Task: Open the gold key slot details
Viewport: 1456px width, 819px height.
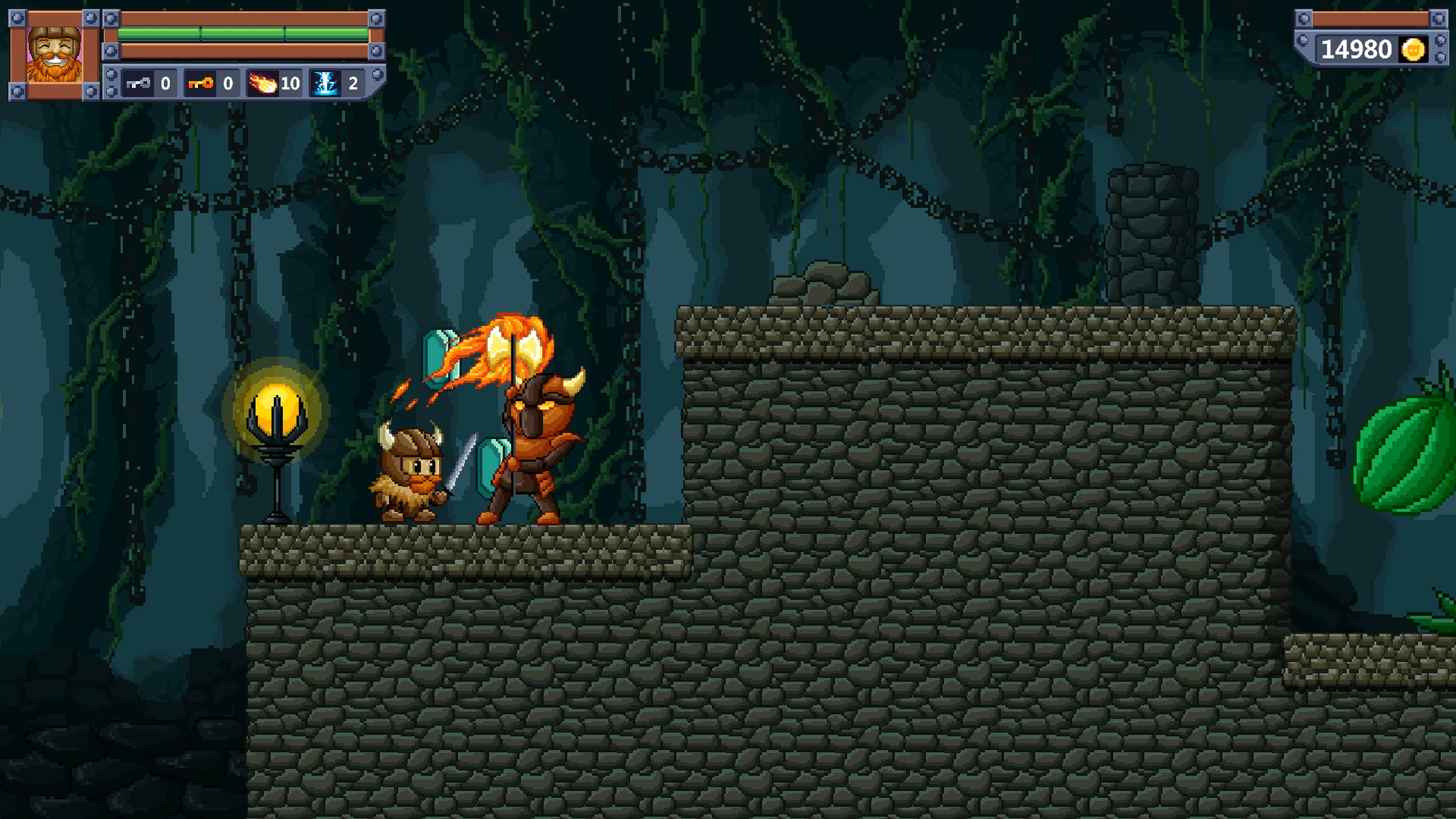Action: coord(212,84)
